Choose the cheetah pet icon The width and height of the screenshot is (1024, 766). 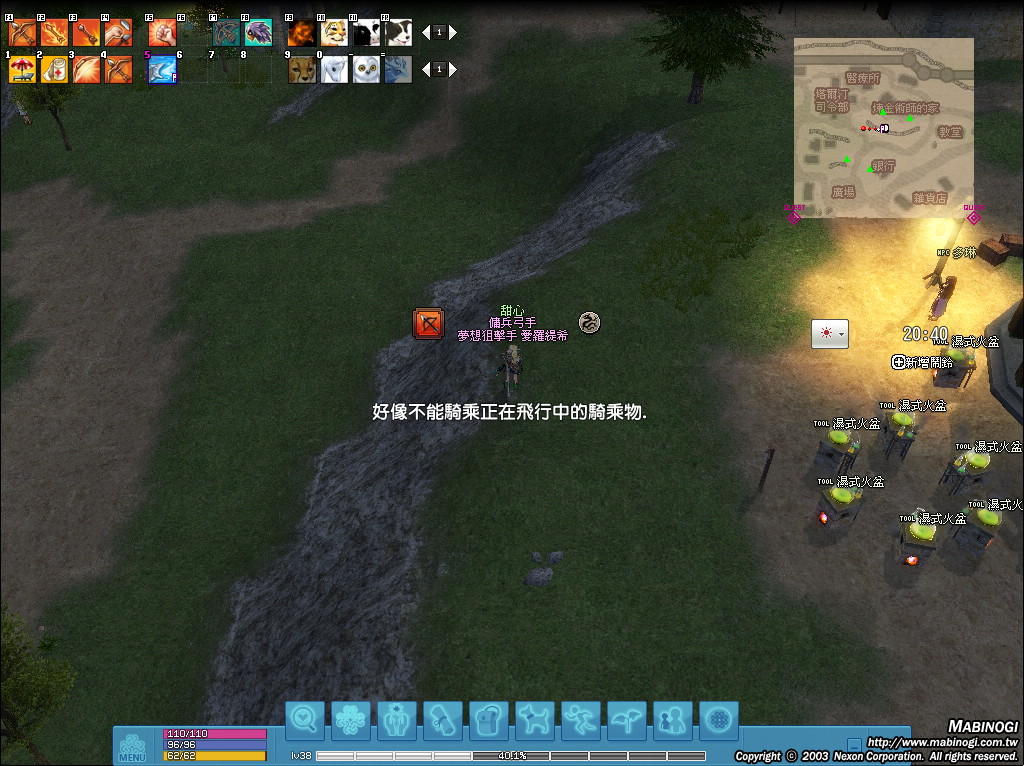pyautogui.click(x=302, y=69)
